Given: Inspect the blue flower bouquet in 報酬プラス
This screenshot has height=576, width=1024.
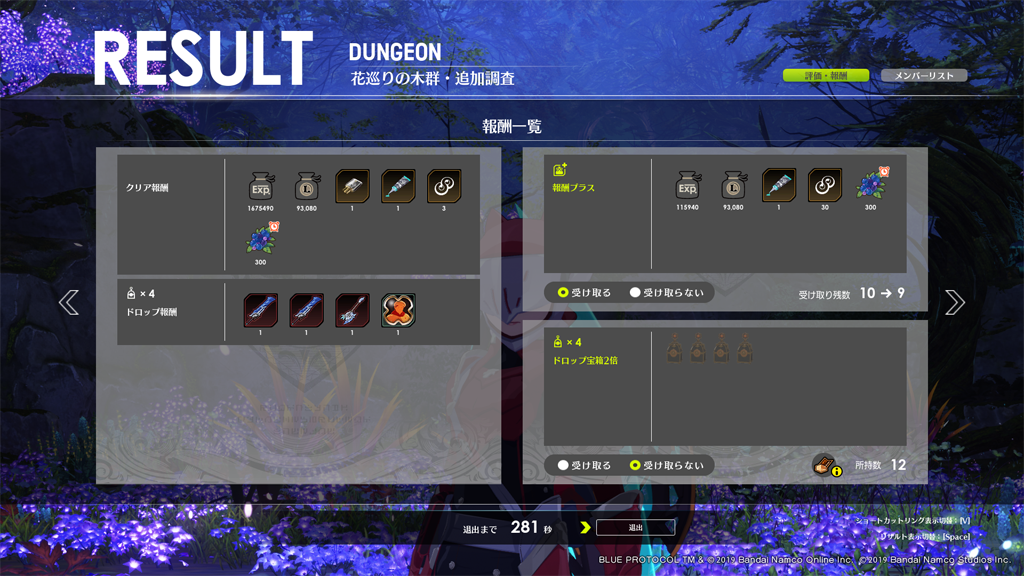Looking at the screenshot, I should click(x=871, y=187).
